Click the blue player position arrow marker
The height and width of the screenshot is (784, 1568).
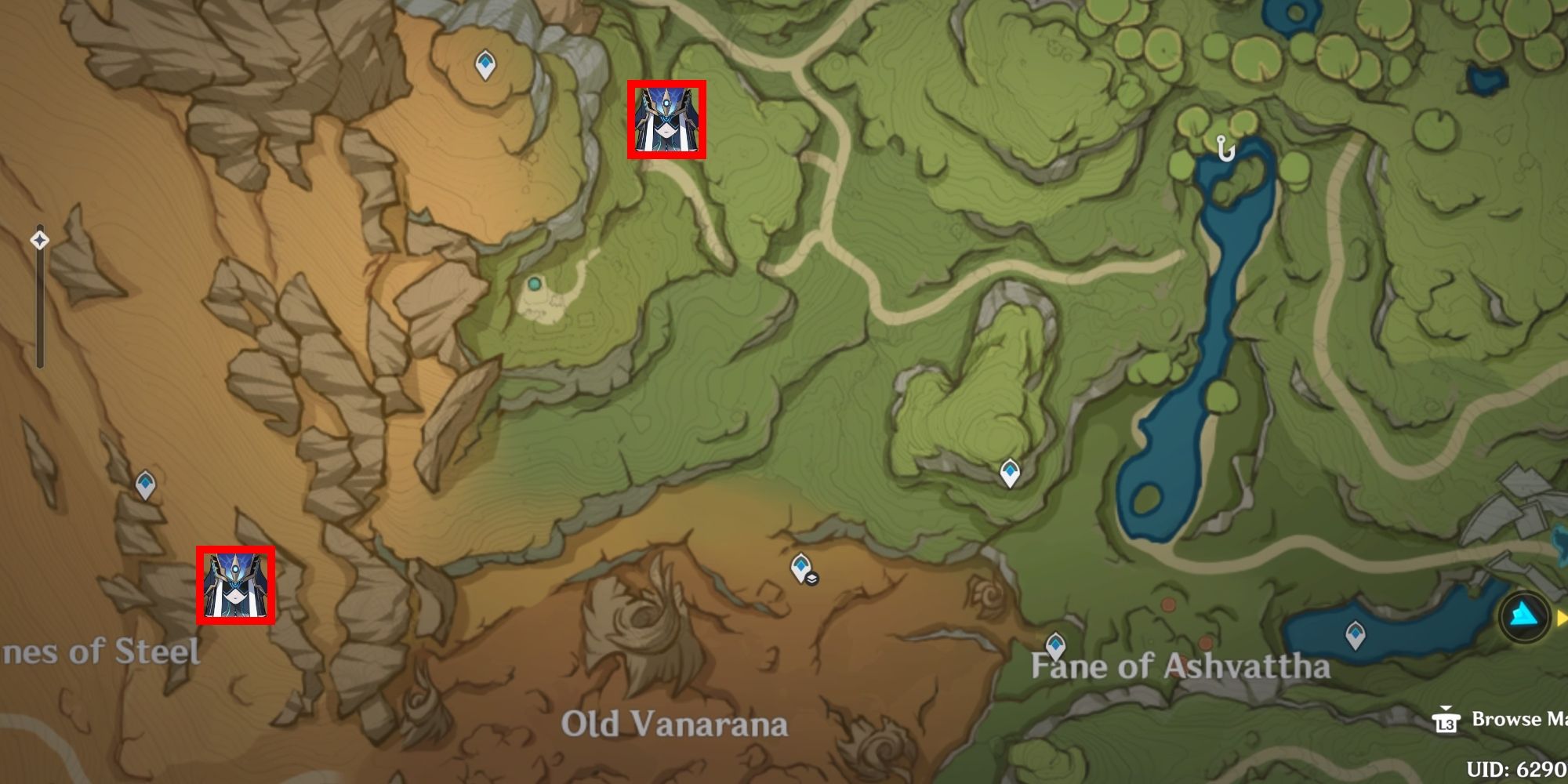pos(1524,616)
